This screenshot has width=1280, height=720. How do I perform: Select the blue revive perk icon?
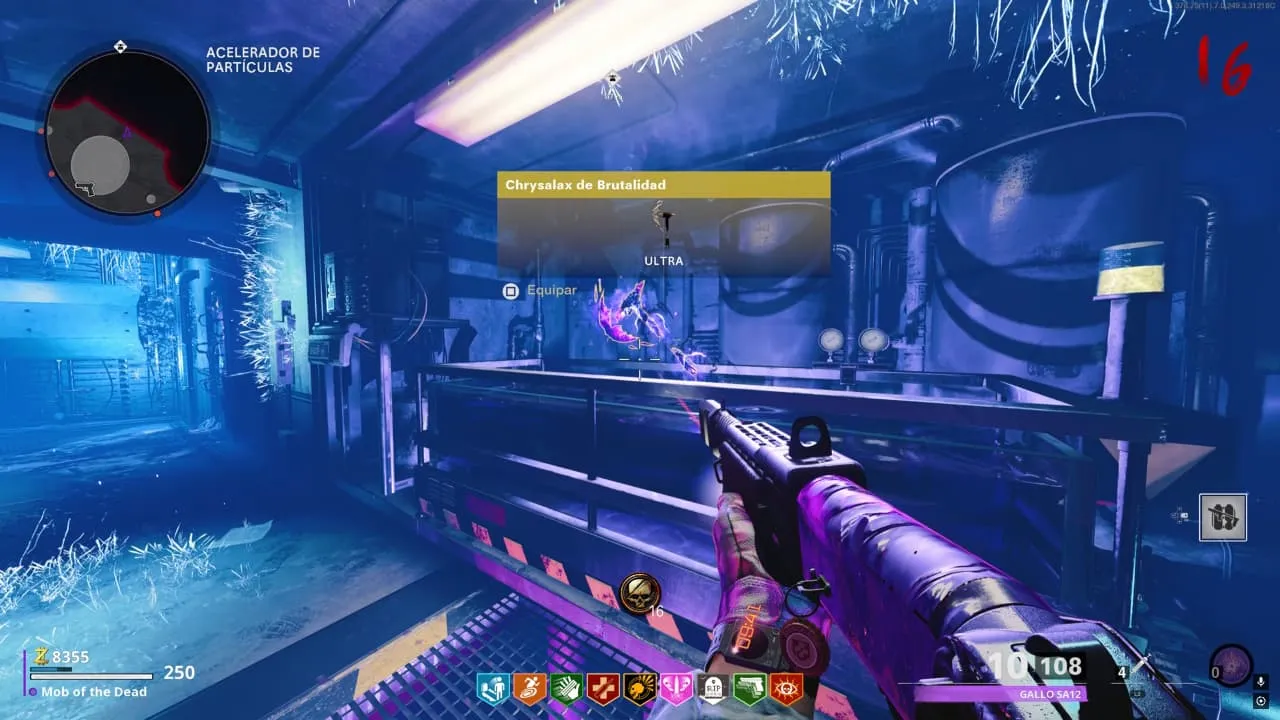tap(493, 689)
